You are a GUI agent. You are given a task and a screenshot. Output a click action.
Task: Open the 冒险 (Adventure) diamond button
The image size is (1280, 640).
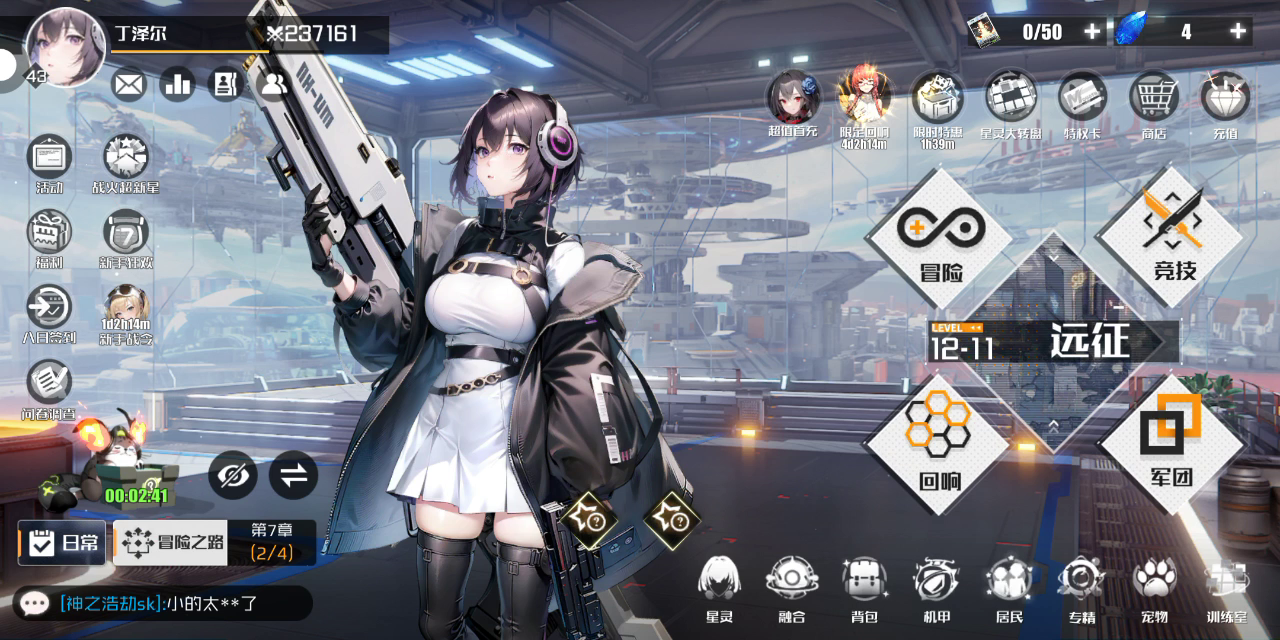[940, 238]
